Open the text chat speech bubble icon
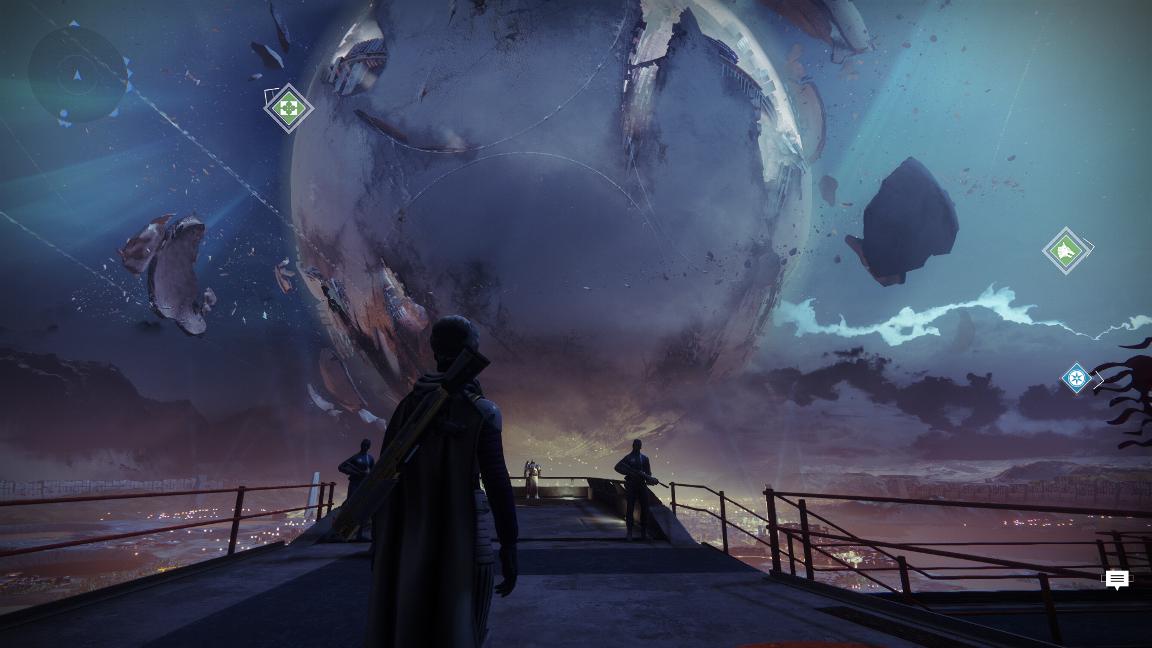Screen dimensions: 1152x648 1117,580
